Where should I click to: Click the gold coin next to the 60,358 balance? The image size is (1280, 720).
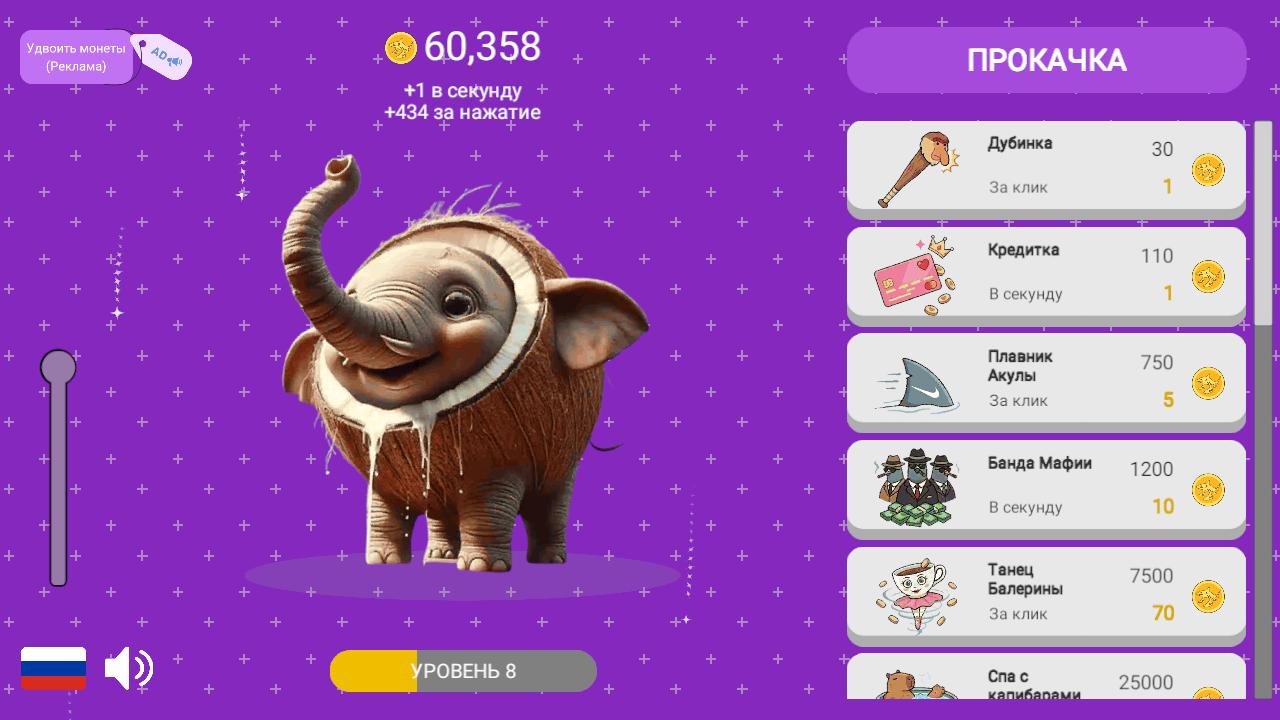(x=401, y=46)
